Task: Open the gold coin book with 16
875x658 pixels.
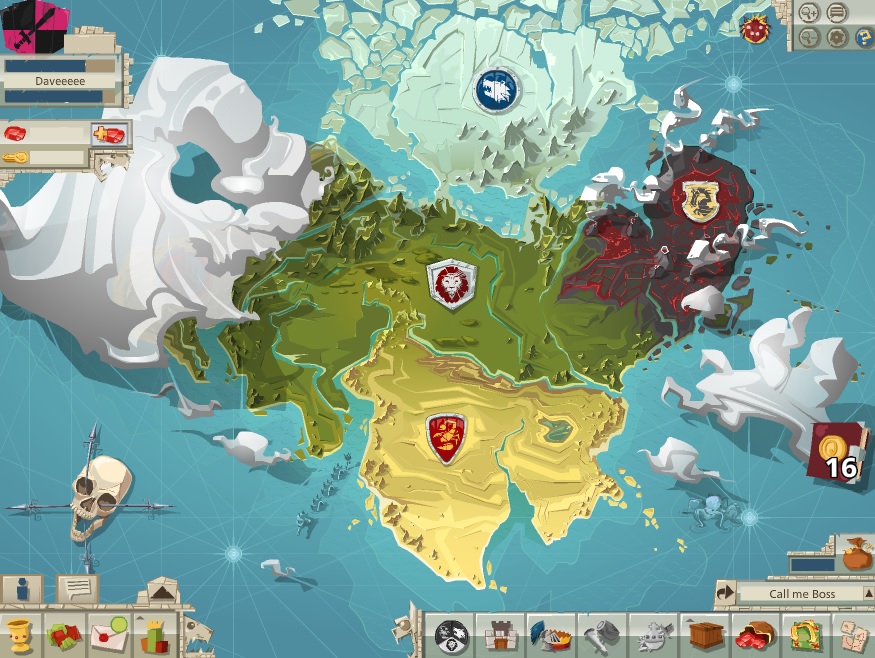Action: (838, 455)
